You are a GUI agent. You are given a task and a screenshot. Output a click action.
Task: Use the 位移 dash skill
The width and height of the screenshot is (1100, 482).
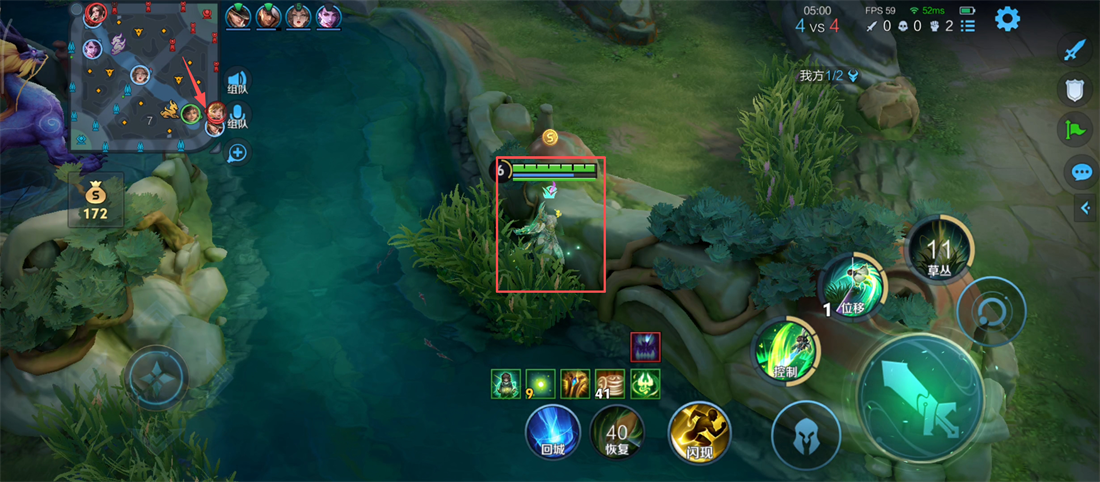click(851, 287)
